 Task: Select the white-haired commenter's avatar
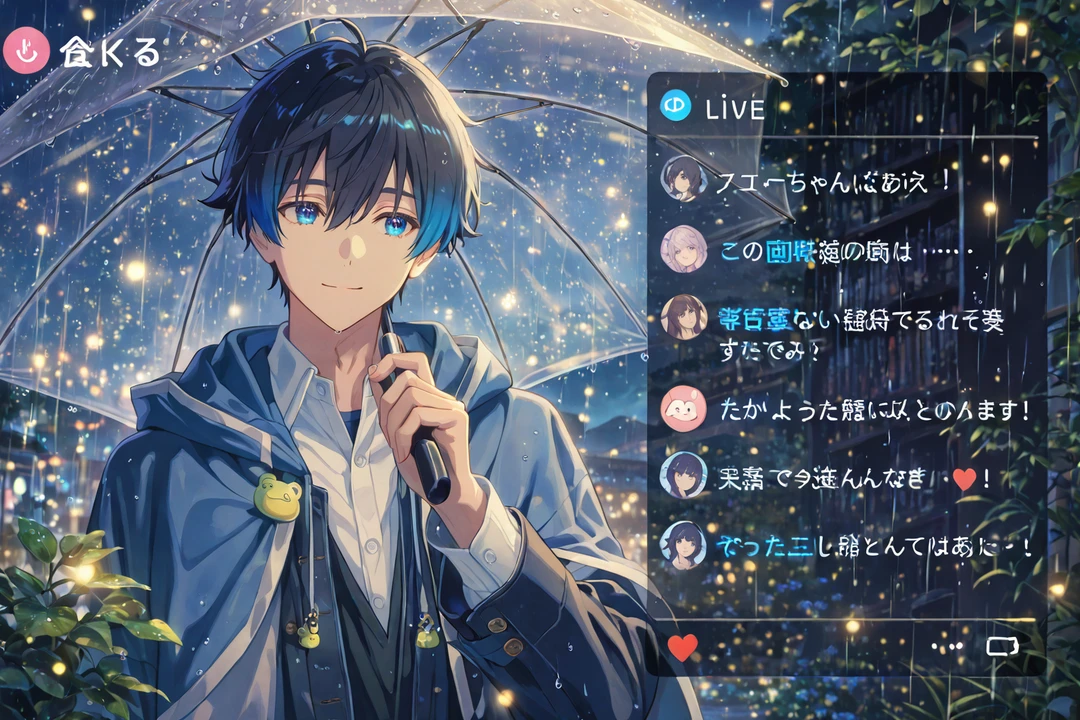(684, 250)
